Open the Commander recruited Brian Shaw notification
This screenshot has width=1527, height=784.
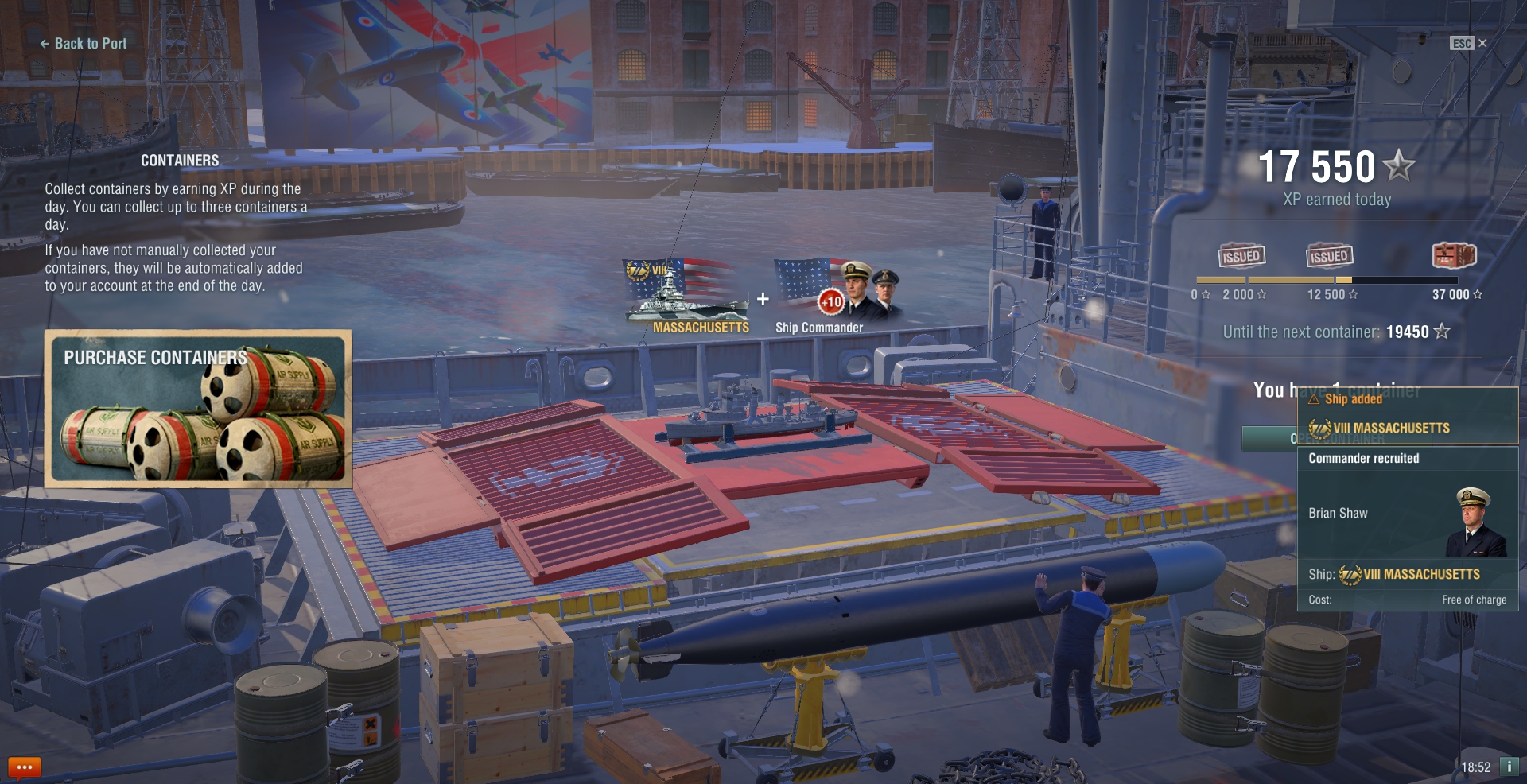[1407, 529]
